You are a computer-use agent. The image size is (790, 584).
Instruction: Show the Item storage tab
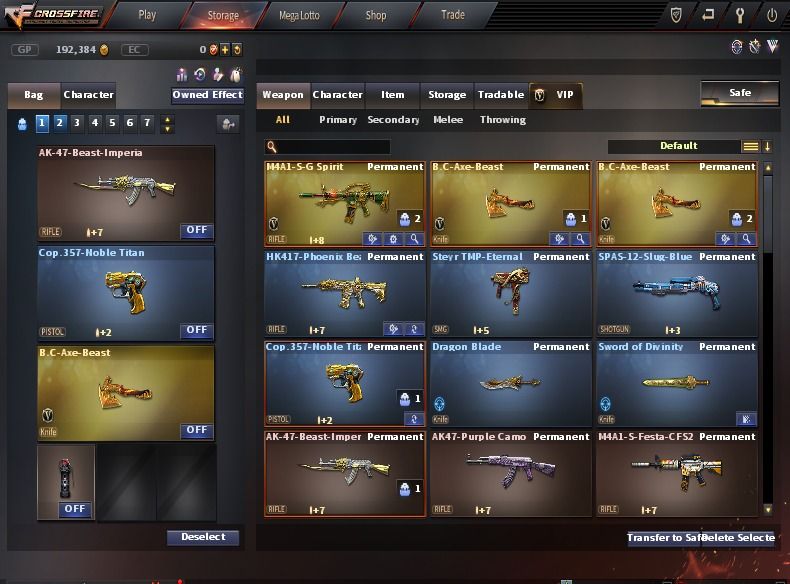click(x=393, y=95)
